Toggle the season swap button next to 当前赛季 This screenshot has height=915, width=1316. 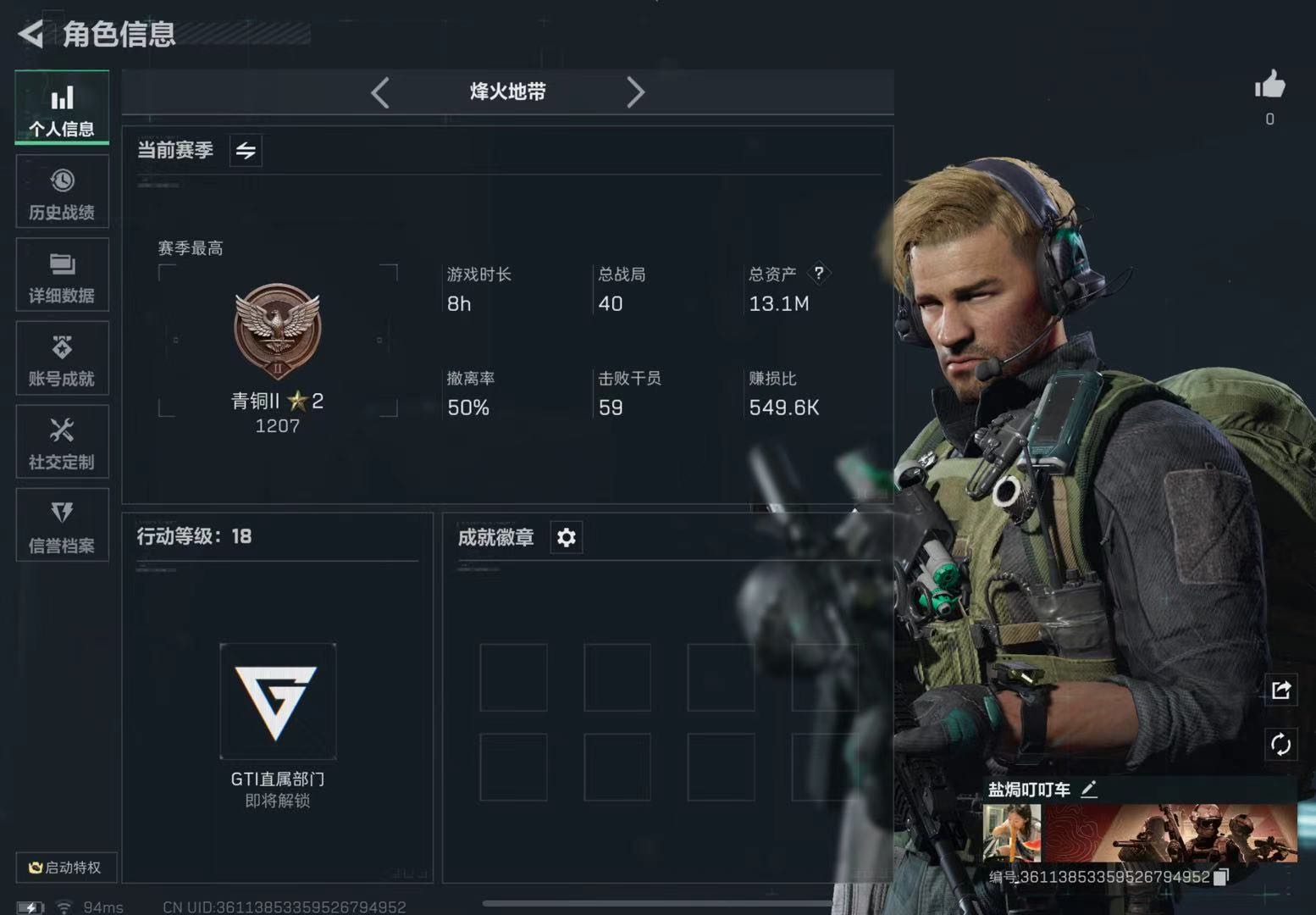[x=246, y=151]
